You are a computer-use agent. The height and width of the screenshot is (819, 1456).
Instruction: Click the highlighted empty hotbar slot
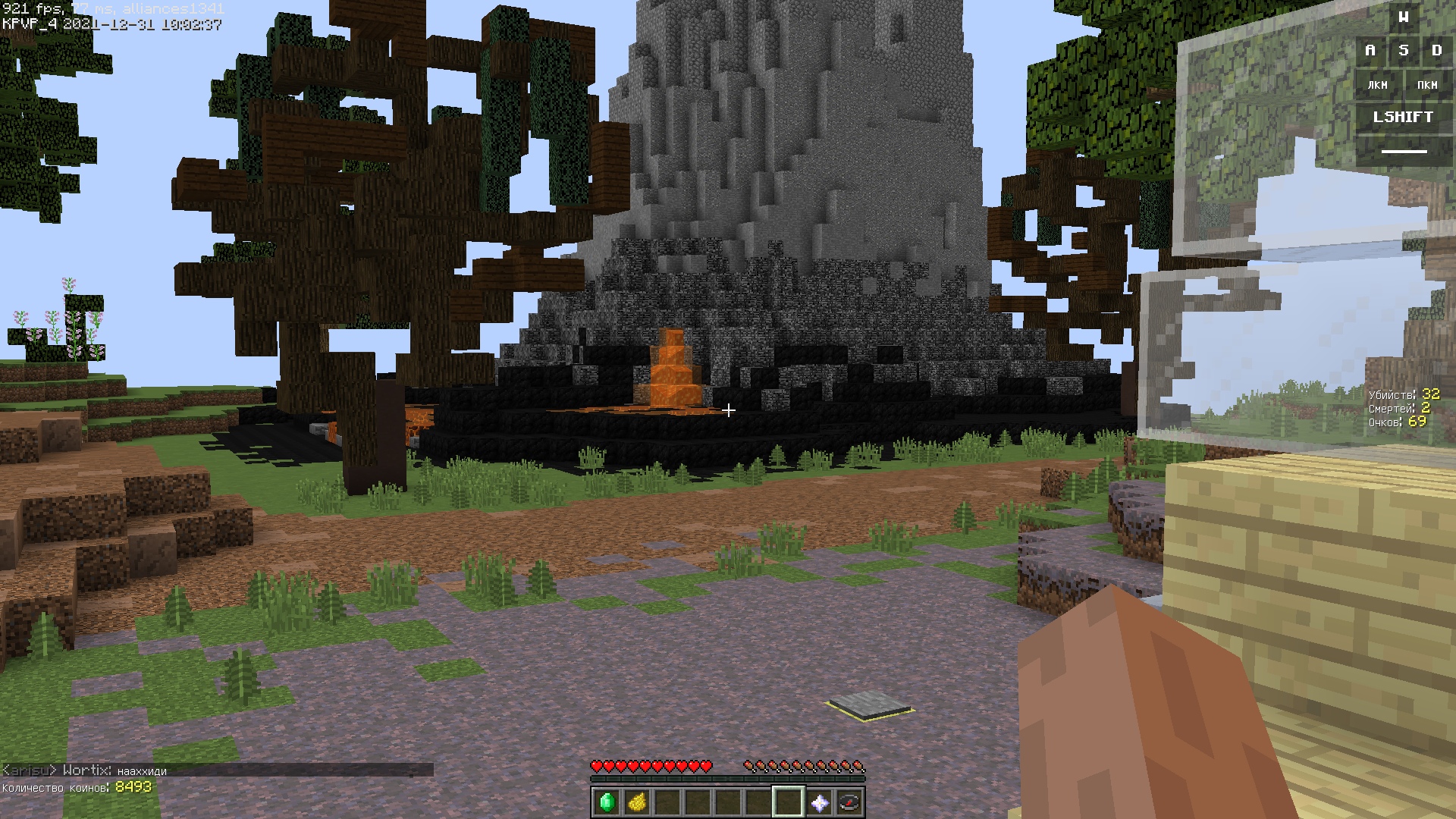coord(789,802)
